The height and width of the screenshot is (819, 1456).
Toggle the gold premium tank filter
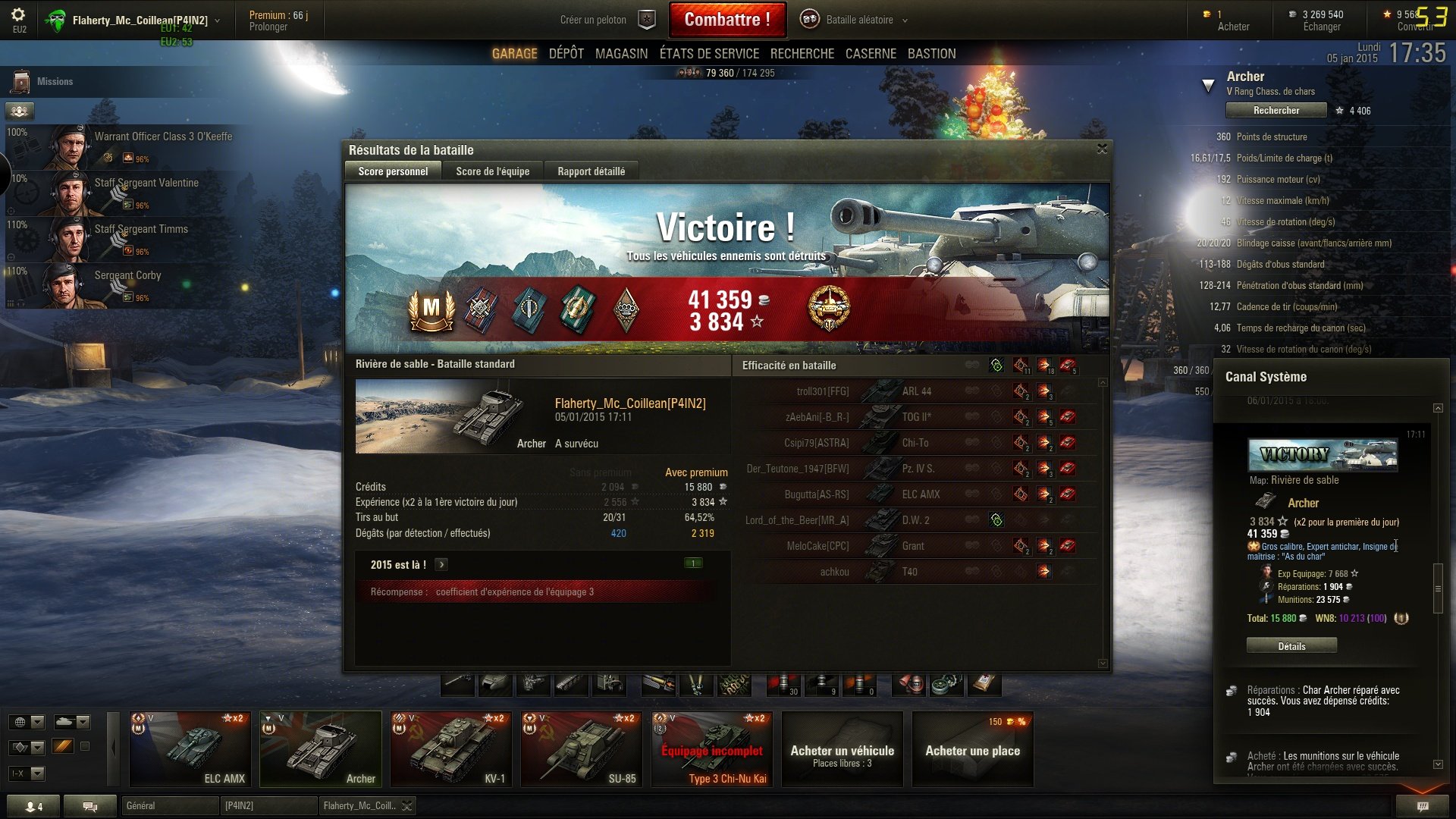tap(63, 747)
